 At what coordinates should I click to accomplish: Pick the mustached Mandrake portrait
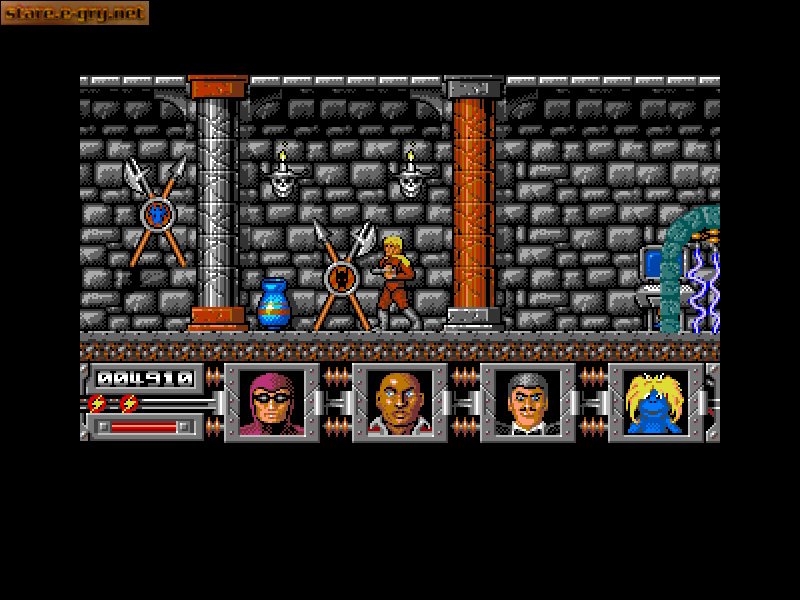pos(527,403)
